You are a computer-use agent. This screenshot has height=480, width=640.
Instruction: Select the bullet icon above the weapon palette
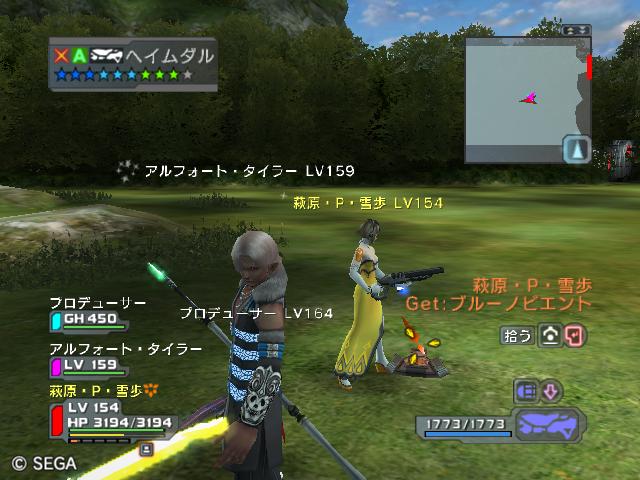pos(527,390)
